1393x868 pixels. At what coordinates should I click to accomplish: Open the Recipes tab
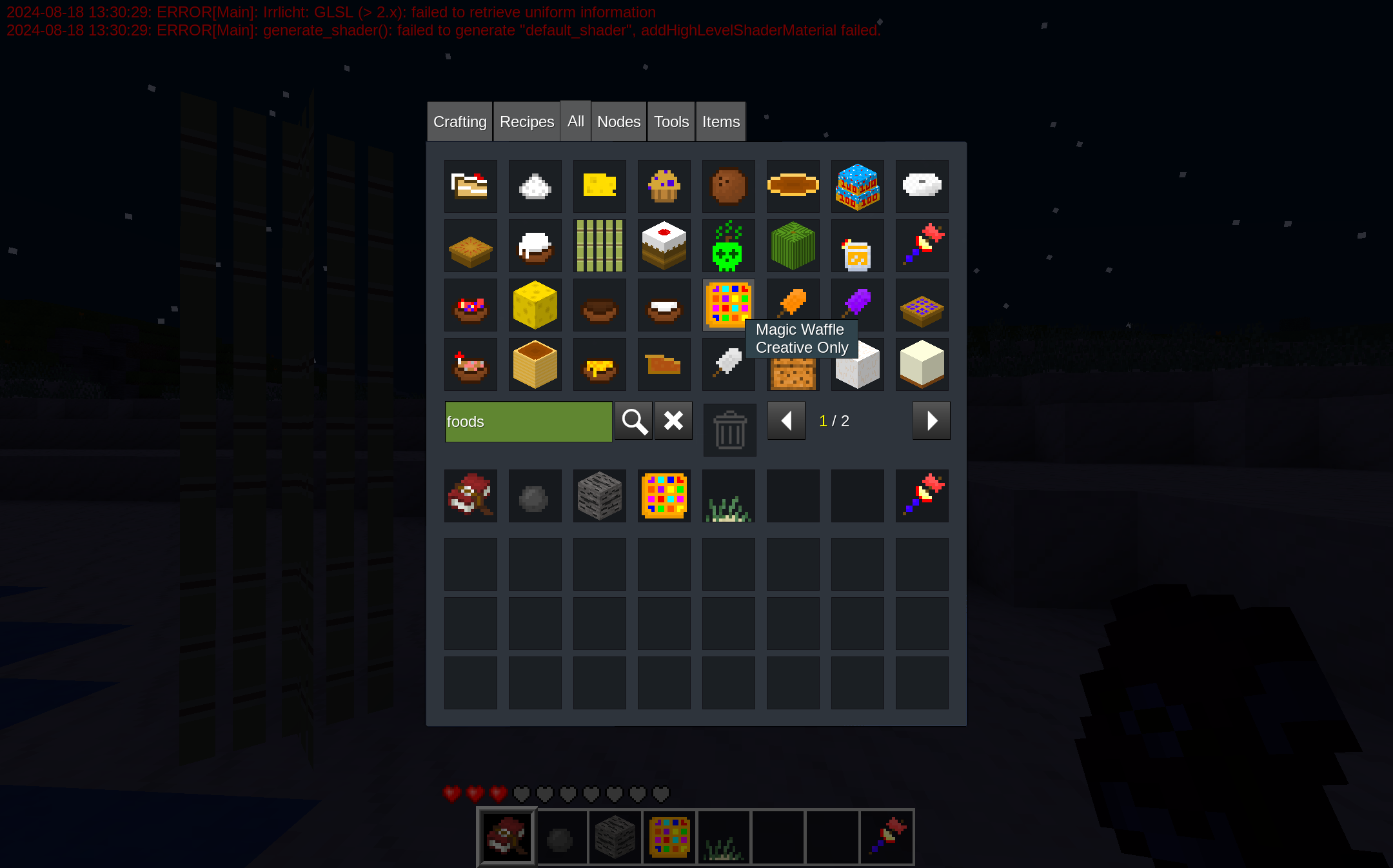(526, 122)
